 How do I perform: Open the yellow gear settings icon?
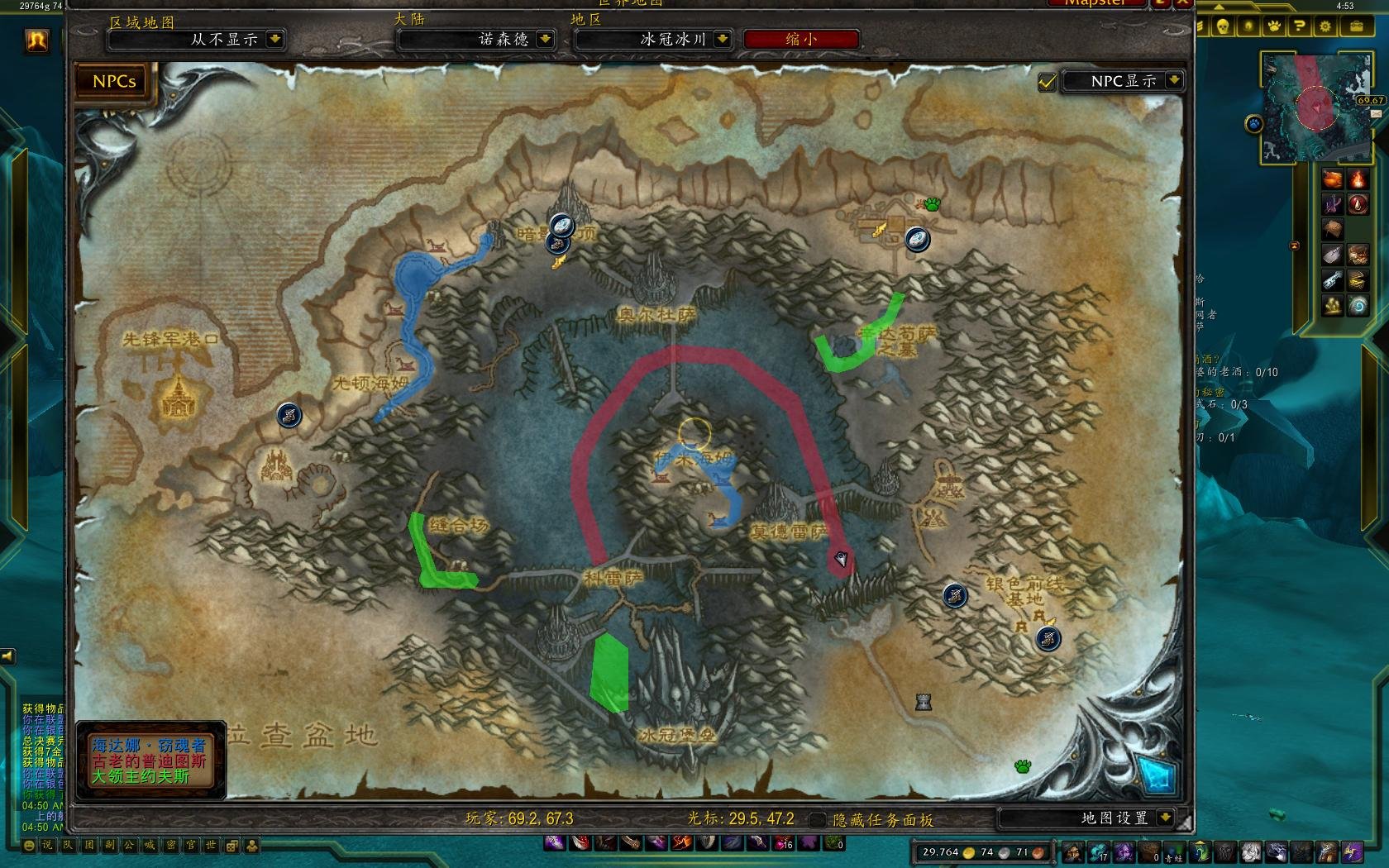pyautogui.click(x=1325, y=26)
